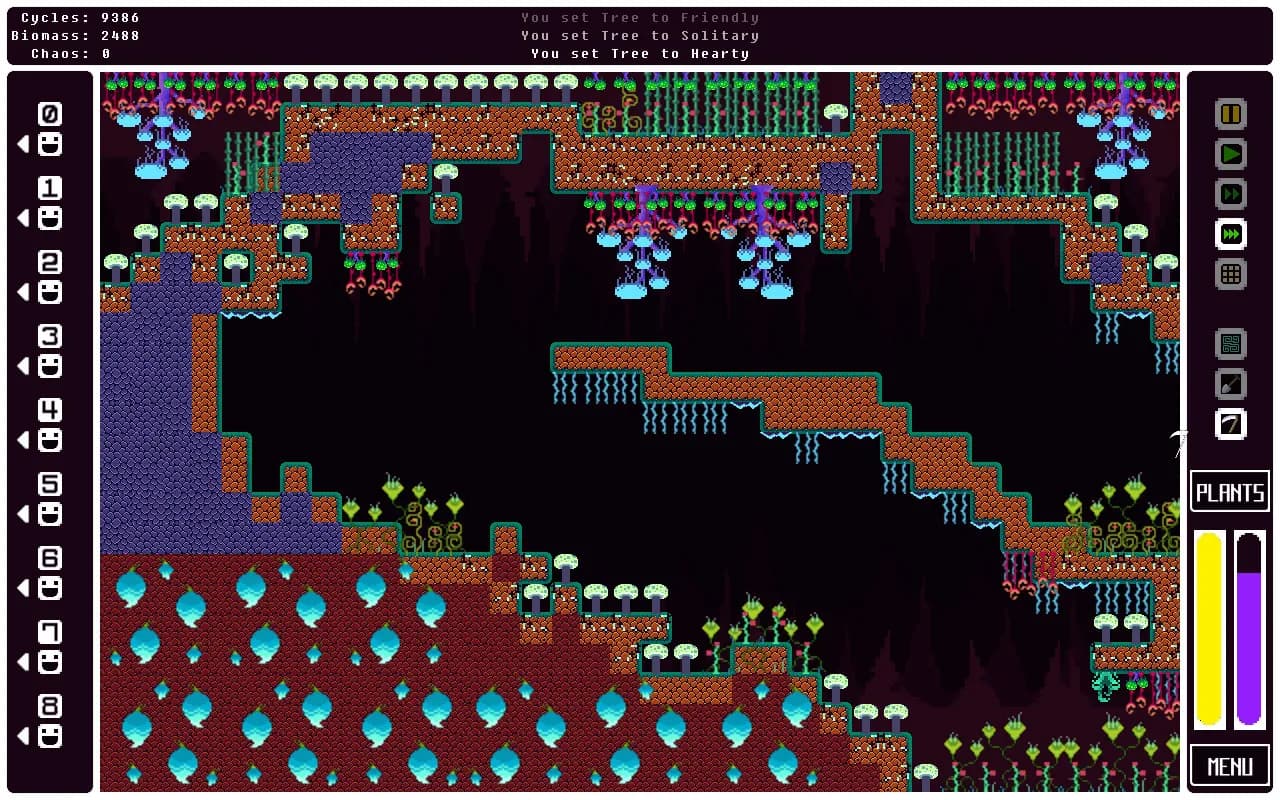The width and height of the screenshot is (1280, 800).
Task: Choose the smiley face under number 3
Action: (x=50, y=367)
